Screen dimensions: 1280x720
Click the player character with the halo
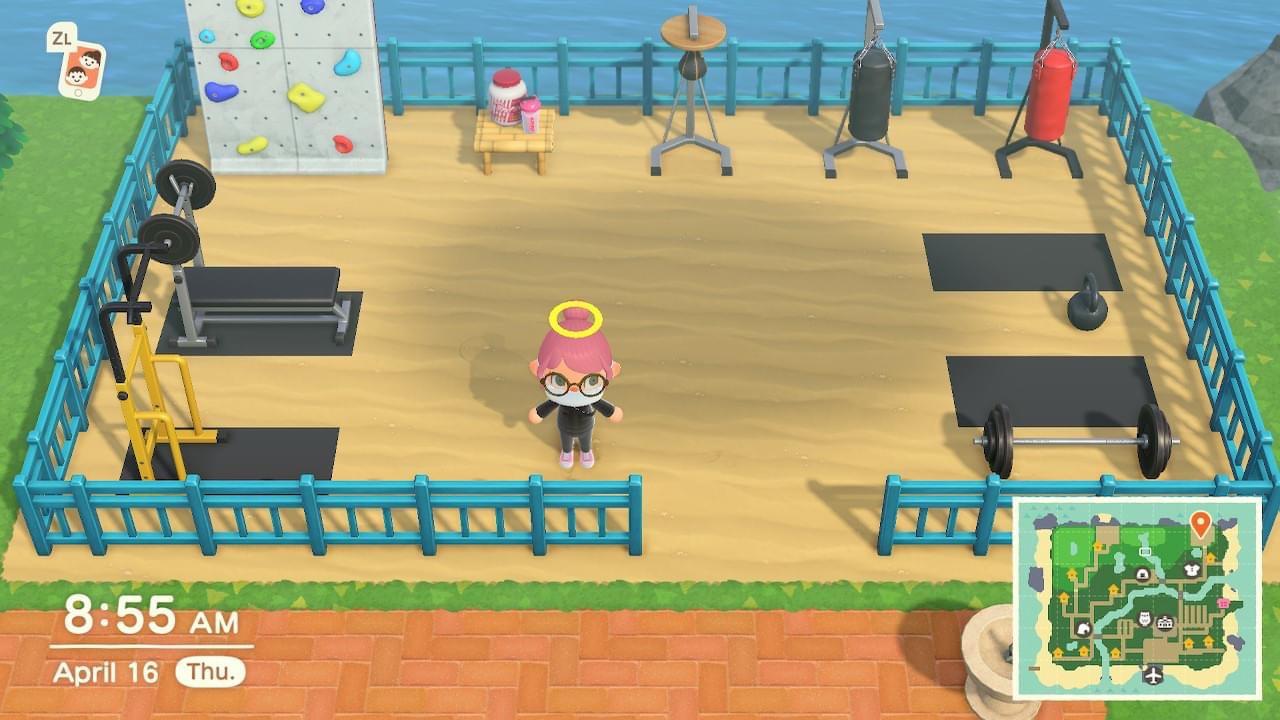tap(575, 390)
